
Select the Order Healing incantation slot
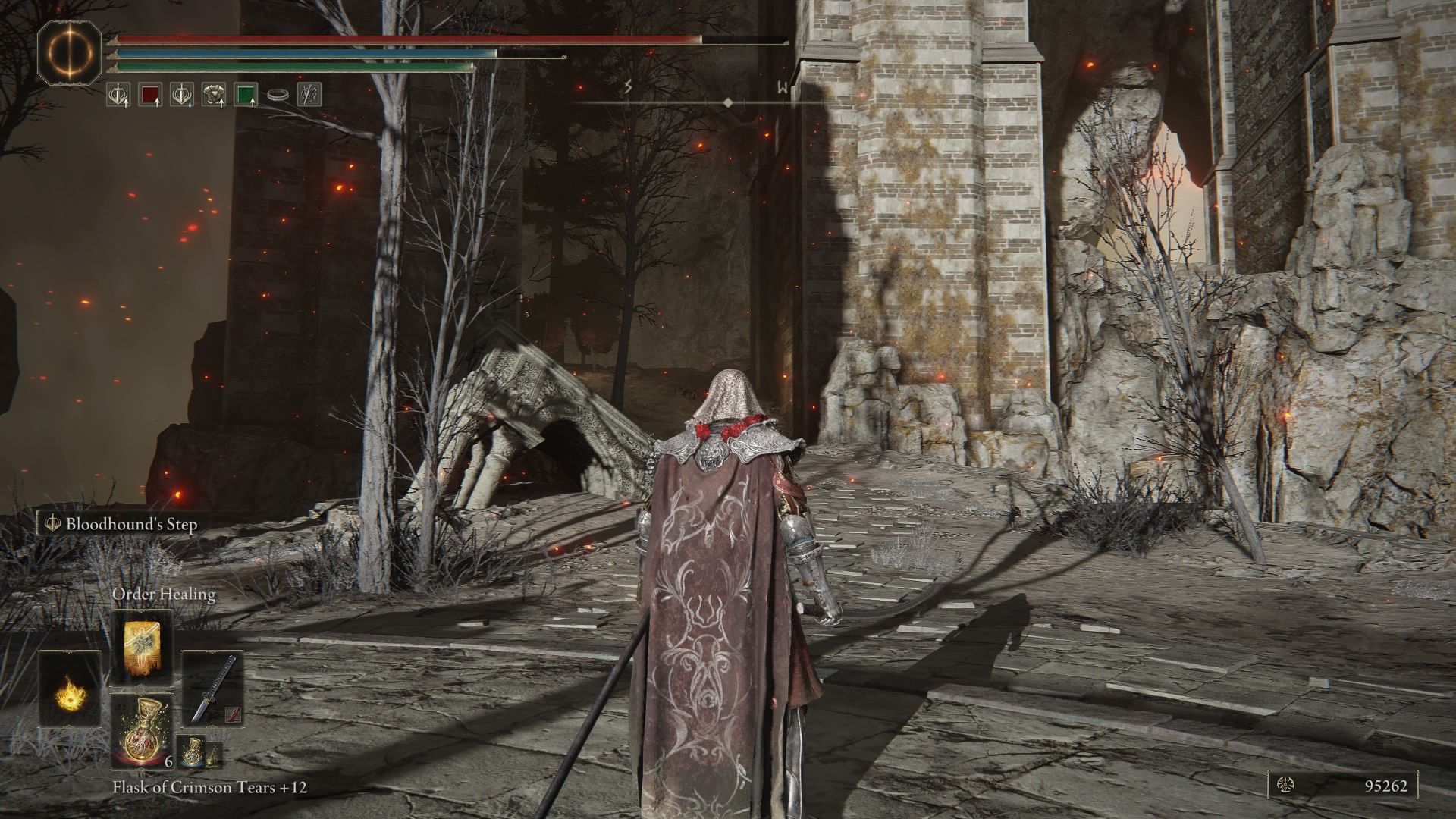141,648
